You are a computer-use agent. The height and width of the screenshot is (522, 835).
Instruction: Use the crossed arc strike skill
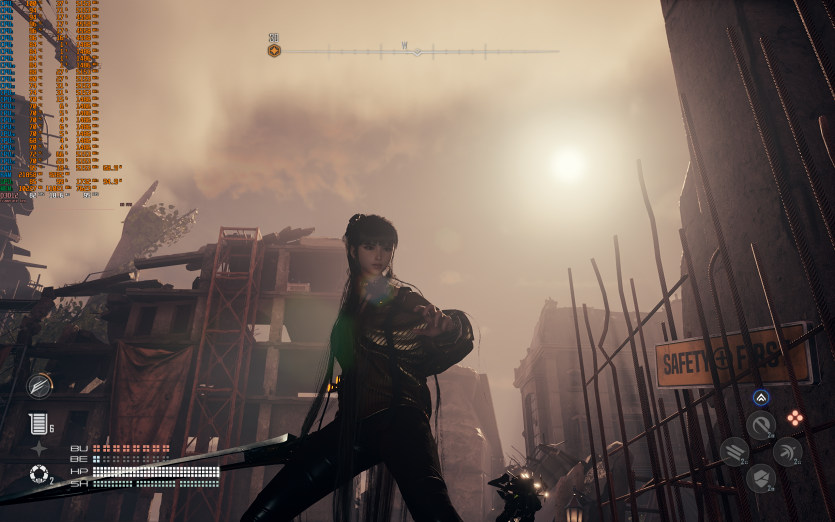(788, 452)
